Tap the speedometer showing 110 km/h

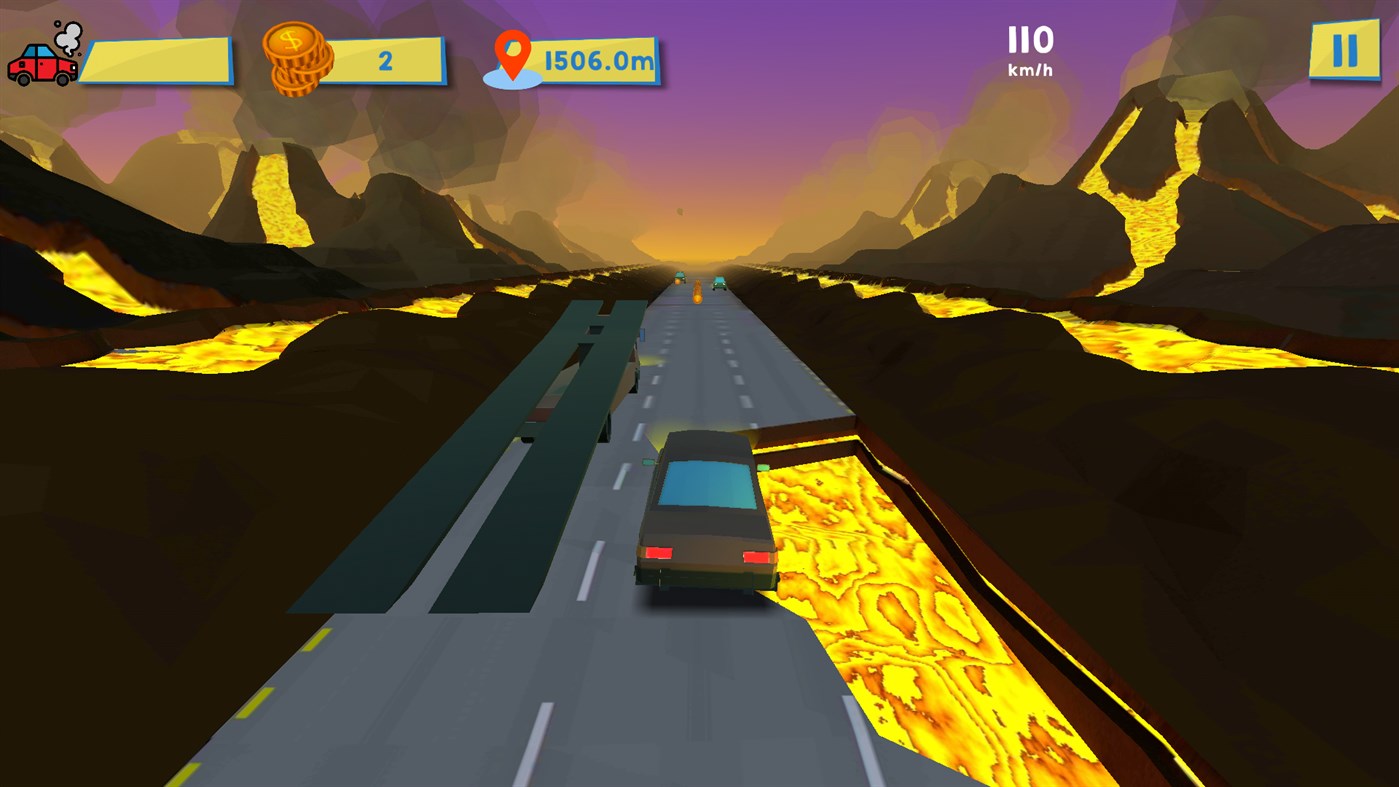click(x=1030, y=40)
